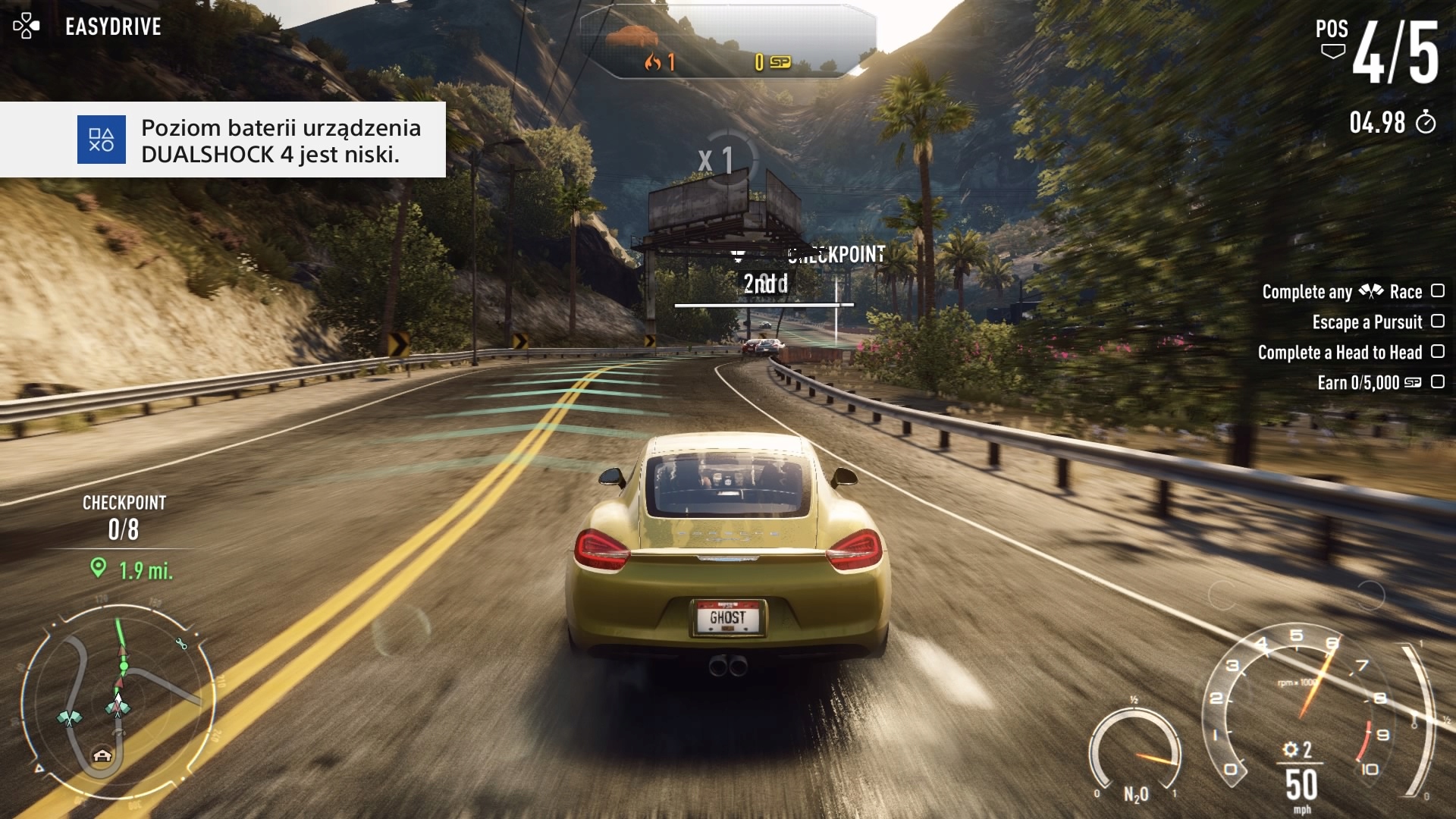Tick the "Escape a Pursuit" objective box
This screenshot has height=819, width=1456.
coord(1437,322)
